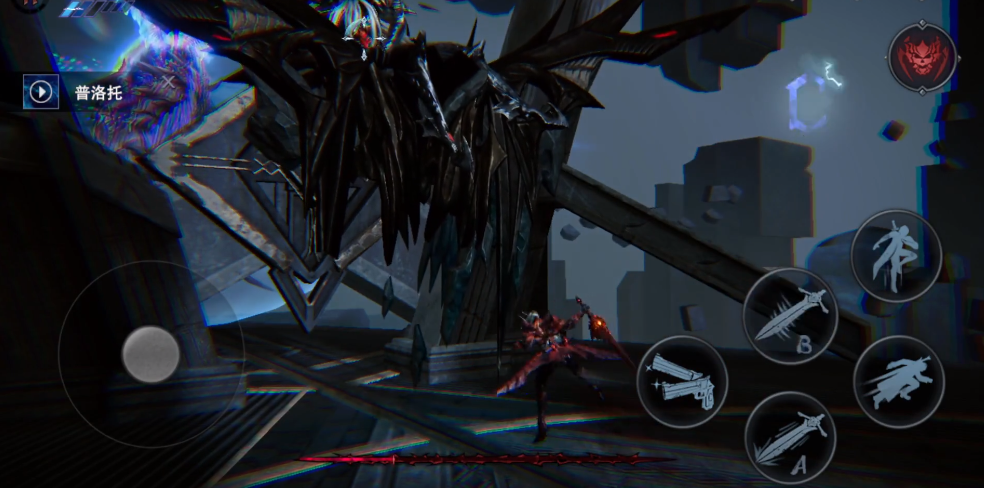Play the 普洛托 objective tracker button
Screen dimensions: 984x488
[41, 93]
